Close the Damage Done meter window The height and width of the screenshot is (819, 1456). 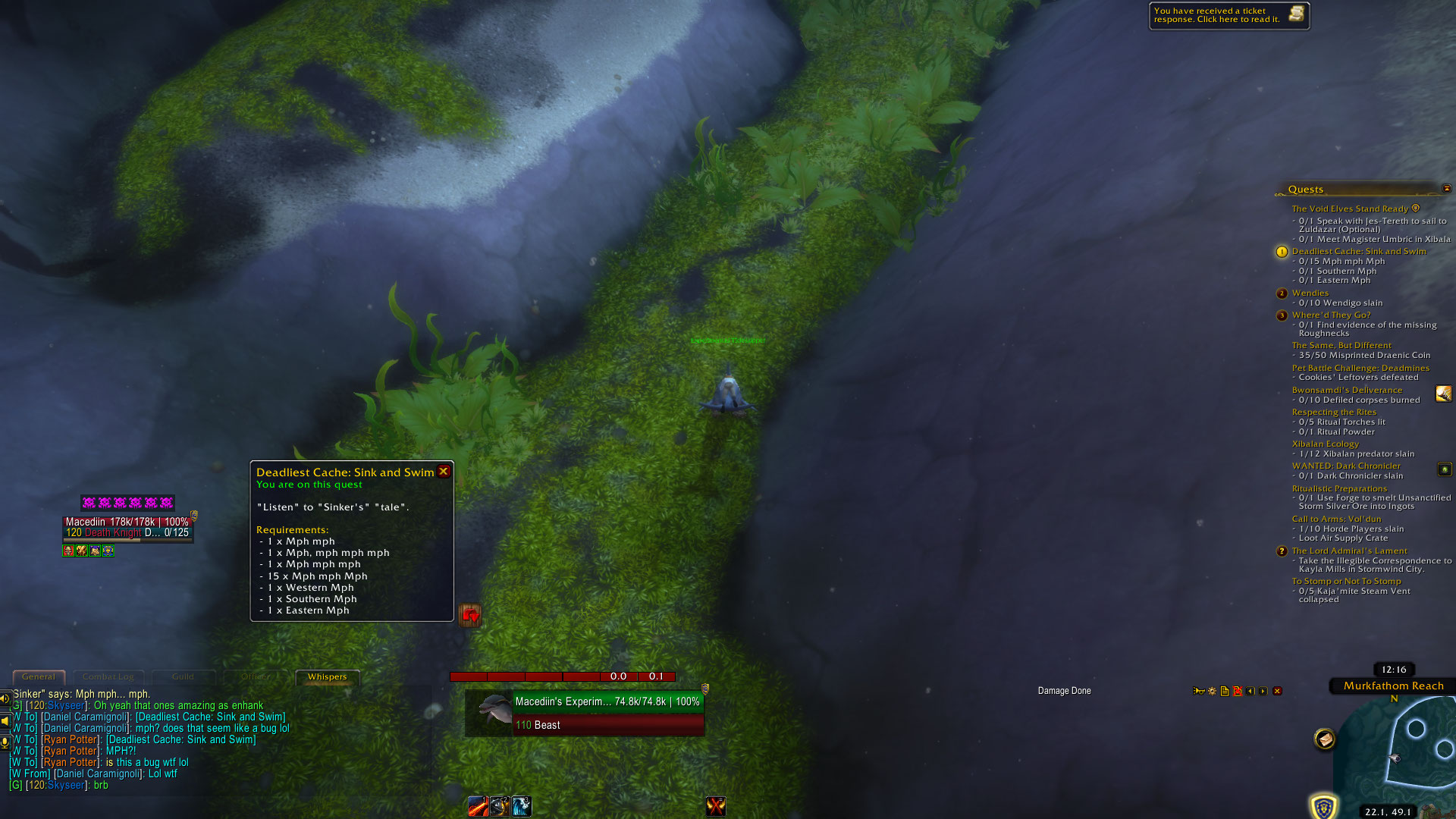[x=1277, y=692]
